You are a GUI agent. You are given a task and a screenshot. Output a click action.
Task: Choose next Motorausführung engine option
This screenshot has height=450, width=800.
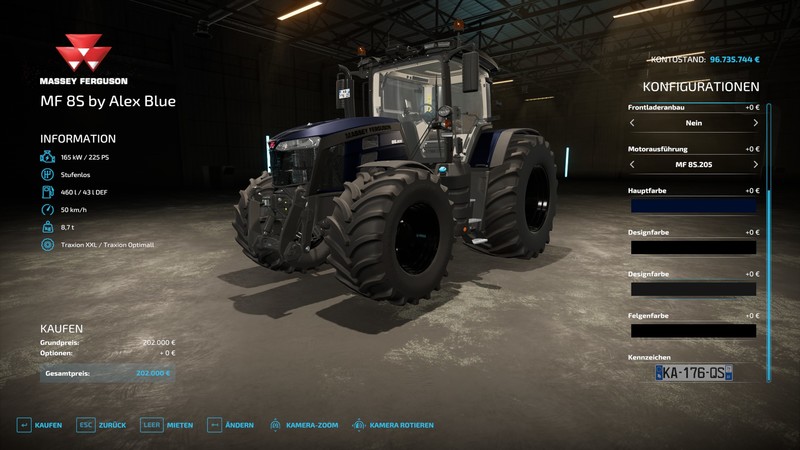tap(755, 164)
